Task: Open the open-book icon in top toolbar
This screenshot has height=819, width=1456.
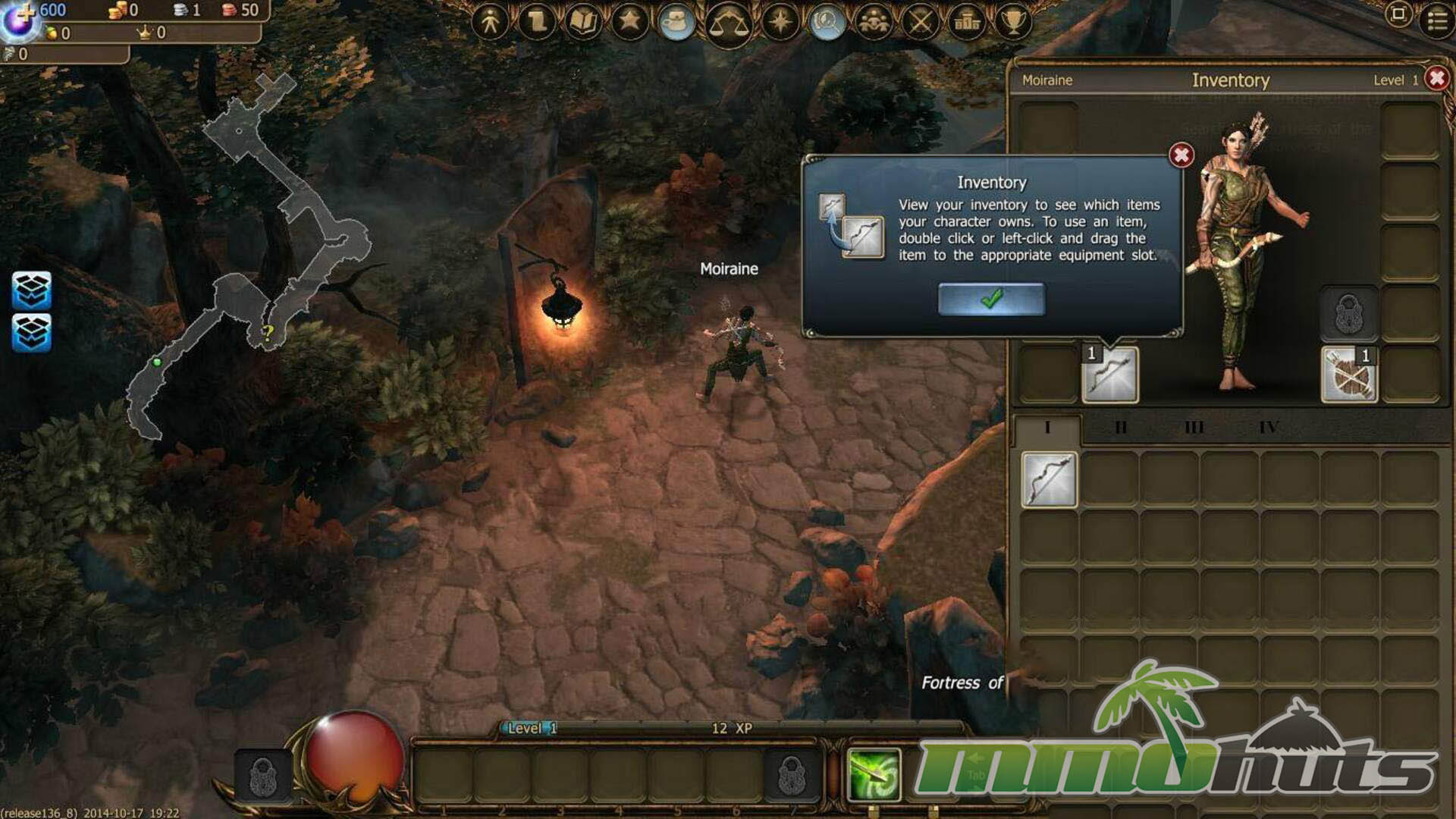Action: (583, 21)
